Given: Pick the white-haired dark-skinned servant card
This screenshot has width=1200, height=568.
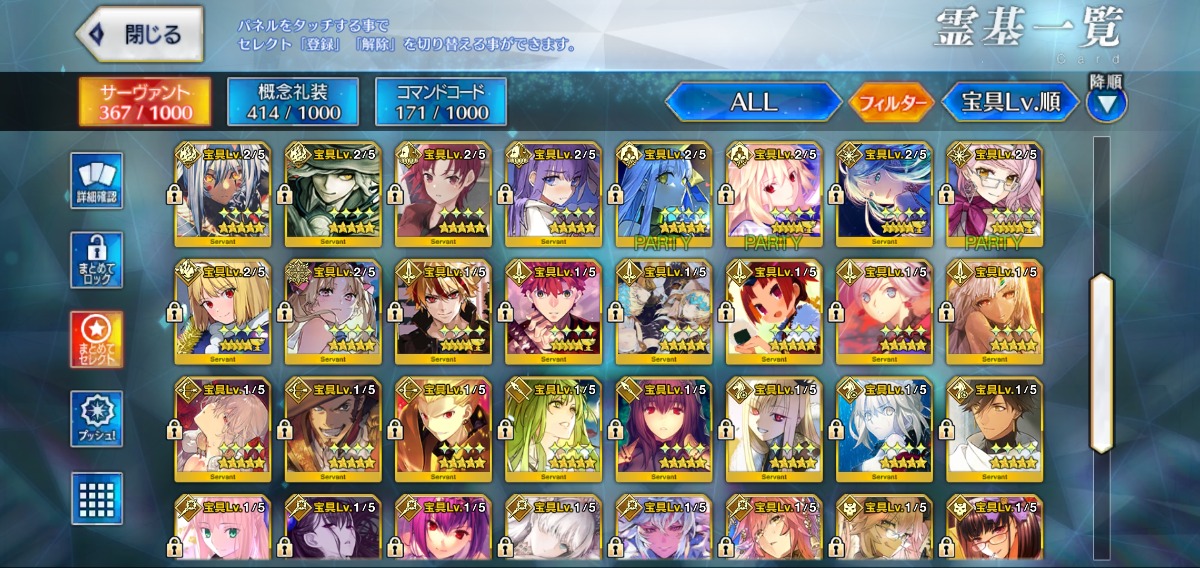Looking at the screenshot, I should click(222, 194).
